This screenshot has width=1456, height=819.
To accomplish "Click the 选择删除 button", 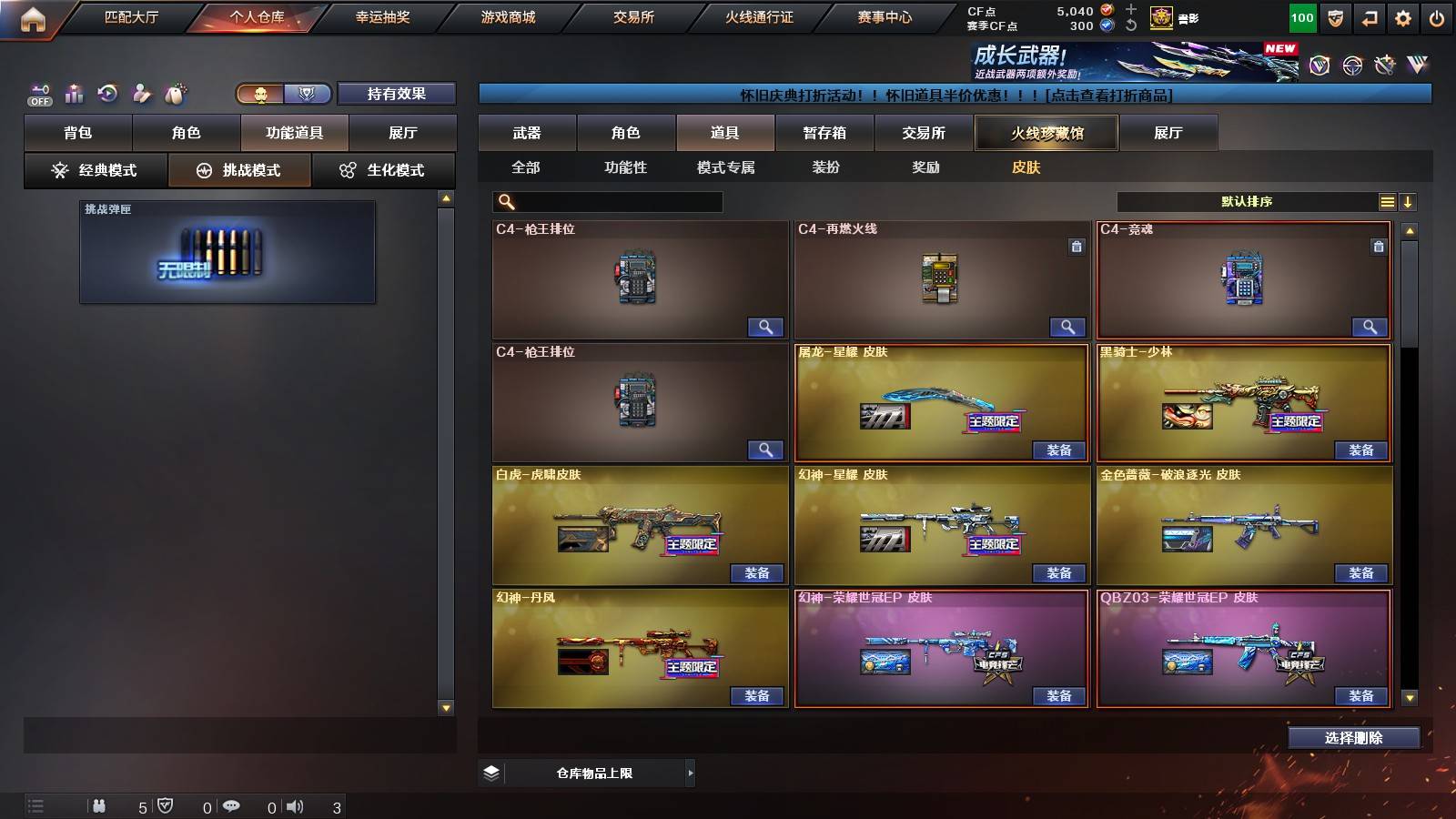I will (1353, 738).
